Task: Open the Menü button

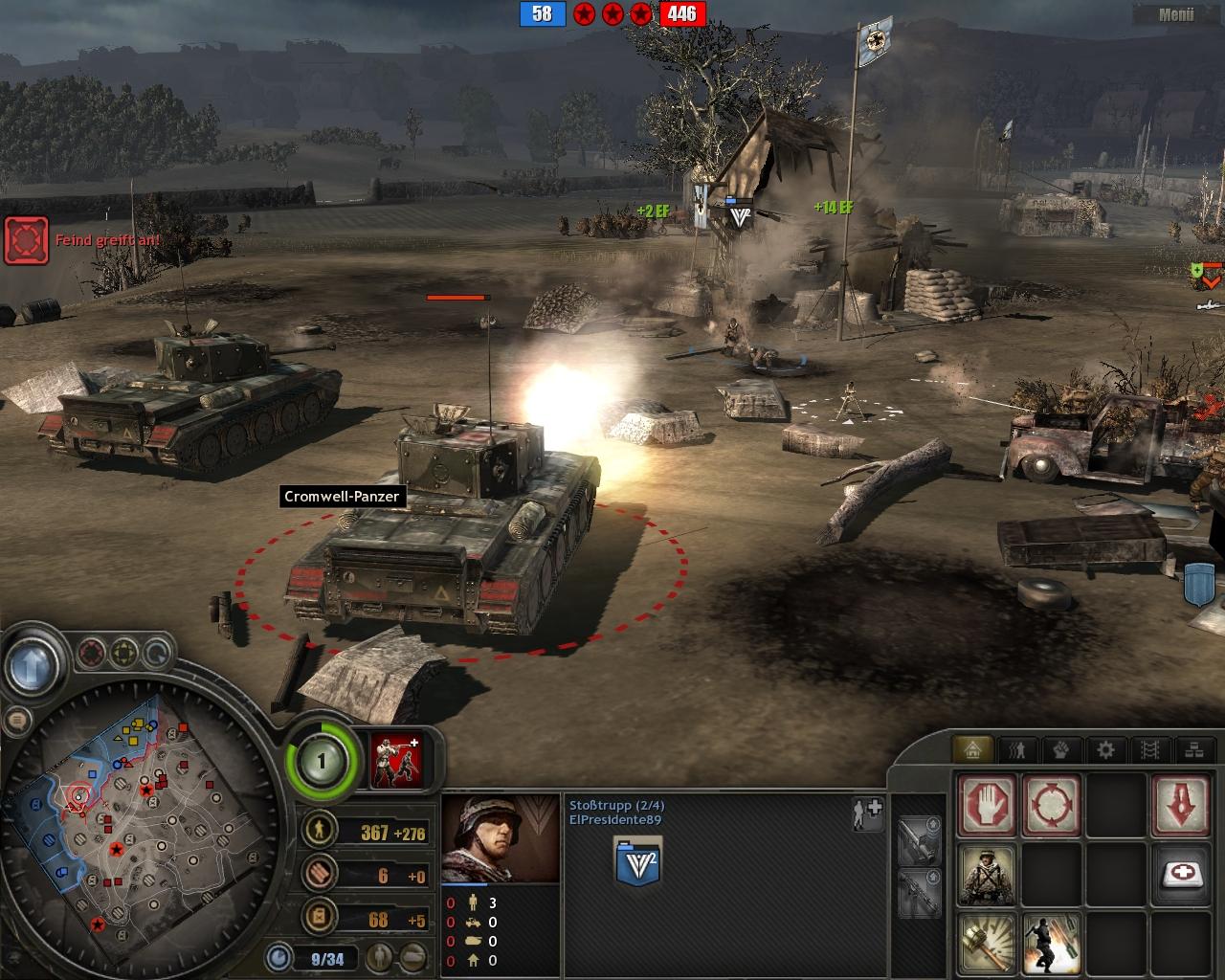Action: 1175,14
